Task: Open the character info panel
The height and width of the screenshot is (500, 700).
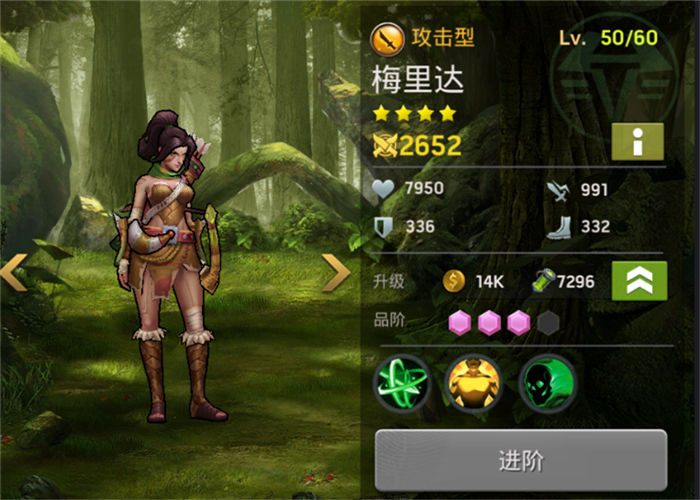Action: point(638,142)
